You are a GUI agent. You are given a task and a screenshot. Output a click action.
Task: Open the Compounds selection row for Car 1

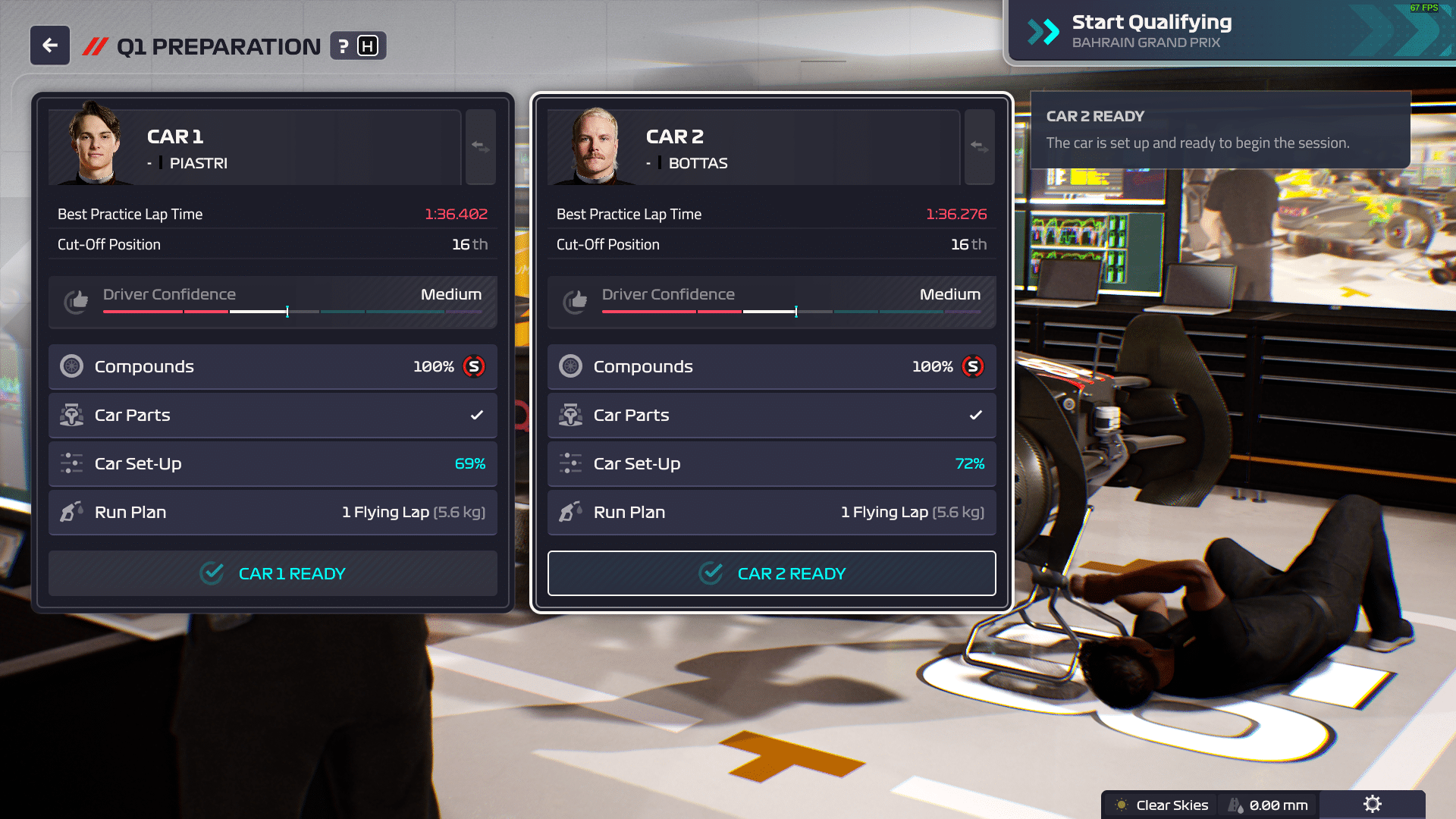pyautogui.click(x=272, y=366)
